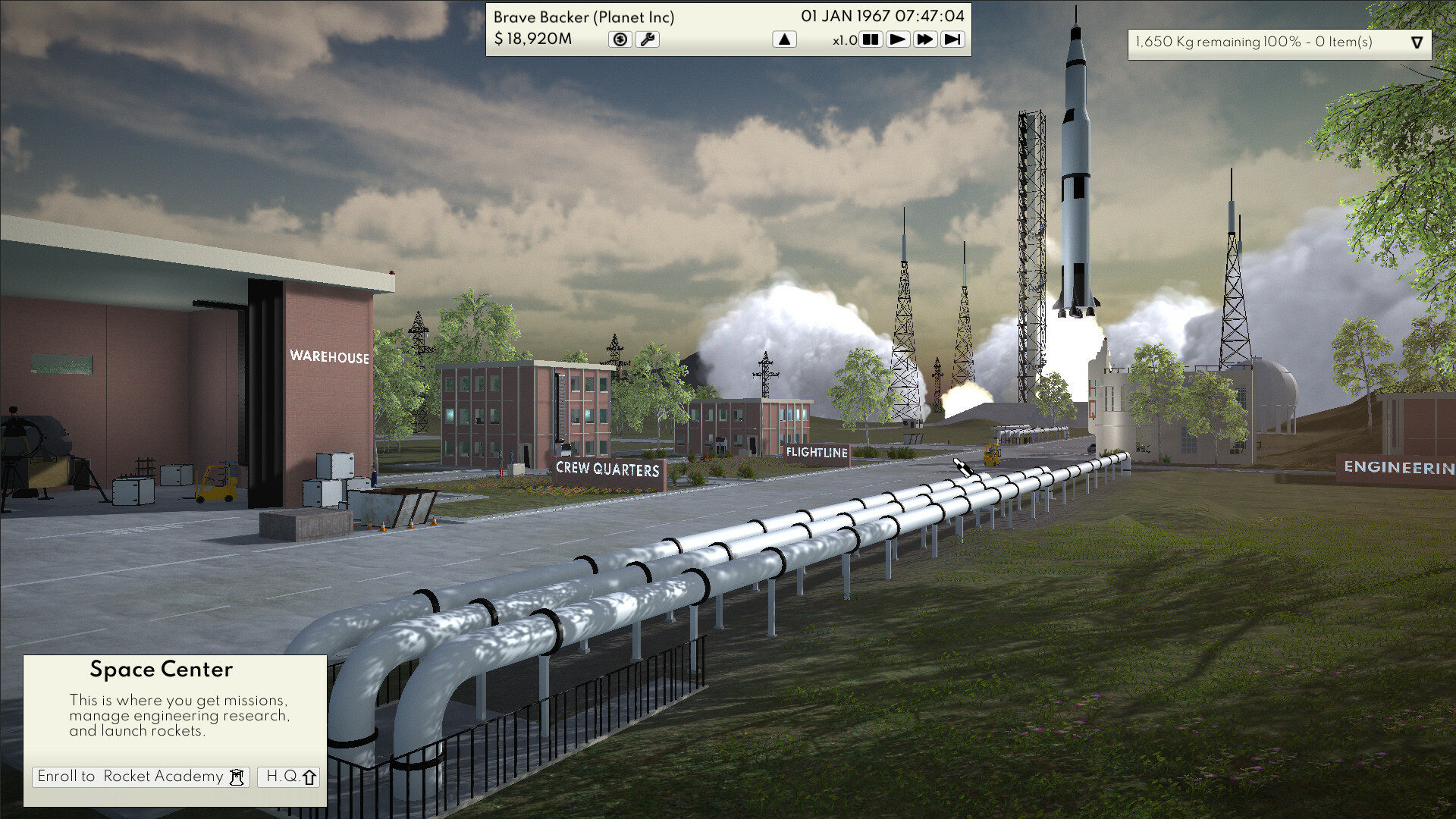This screenshot has width=1456, height=819.
Task: Skip to next event
Action: 952,39
